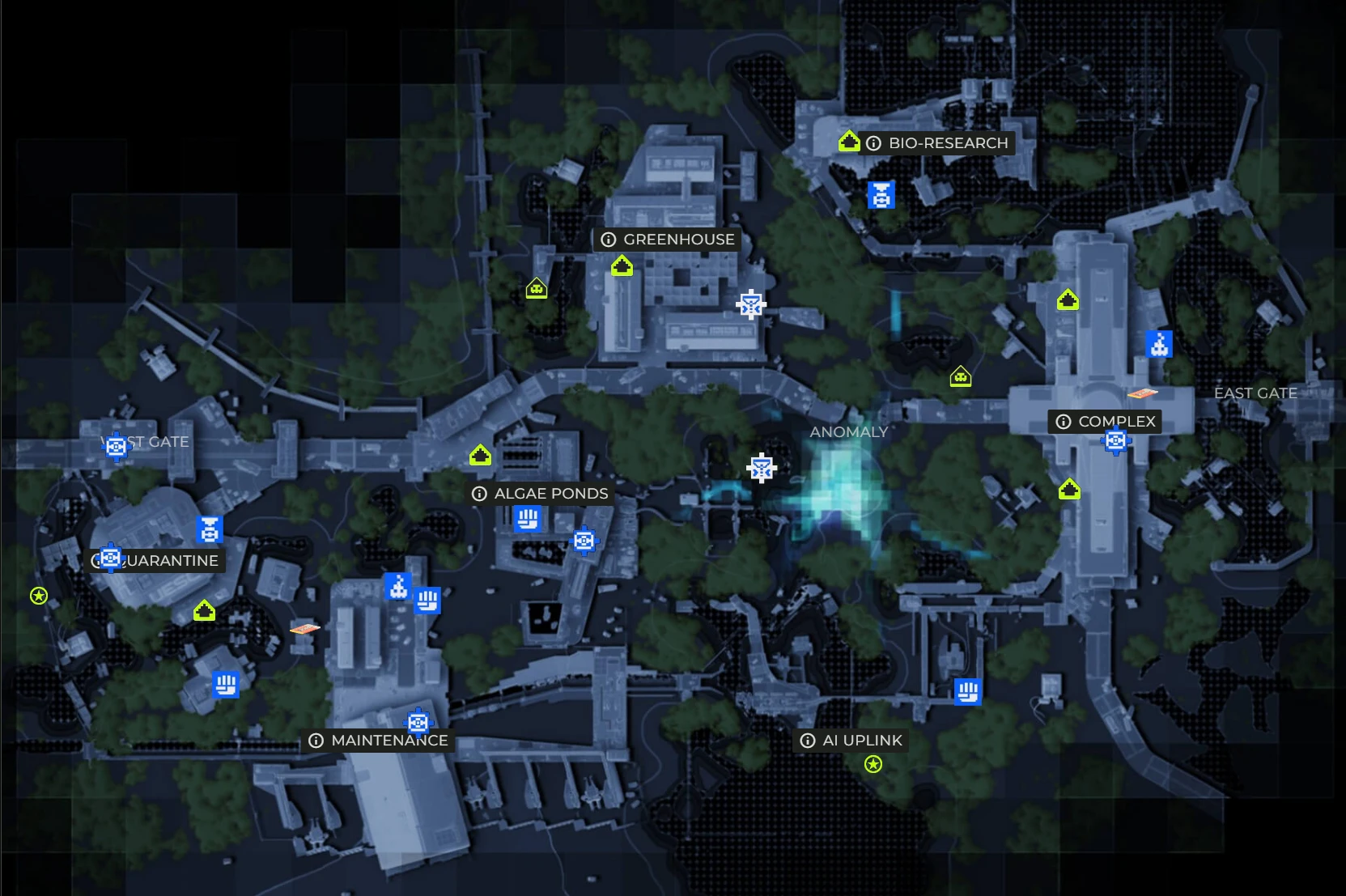Select the green marker beside the BIO-RESEARCH label
The height and width of the screenshot is (896, 1346).
[848, 142]
